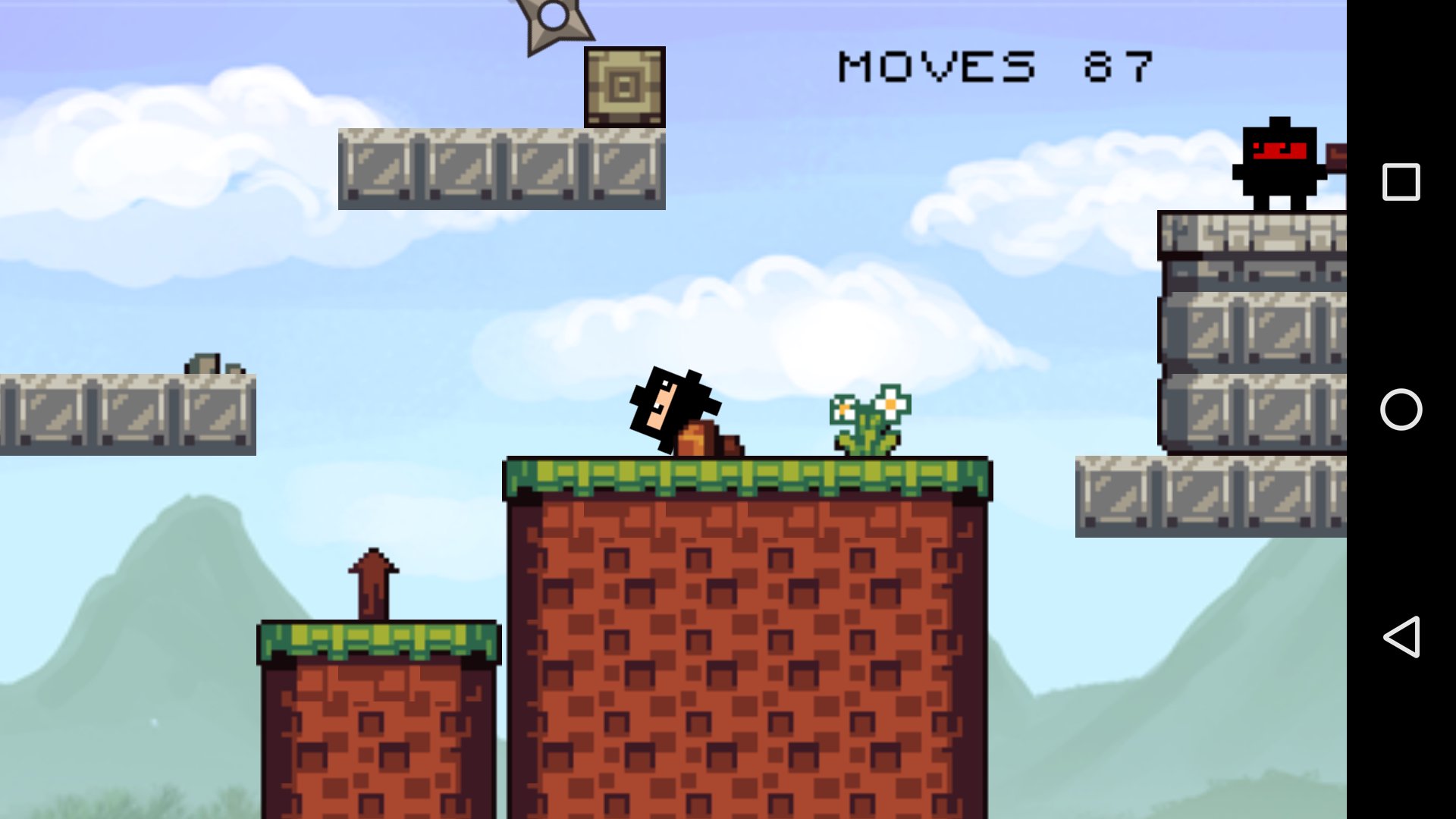
Task: Click the wooden crate above the platform
Action: tap(624, 87)
